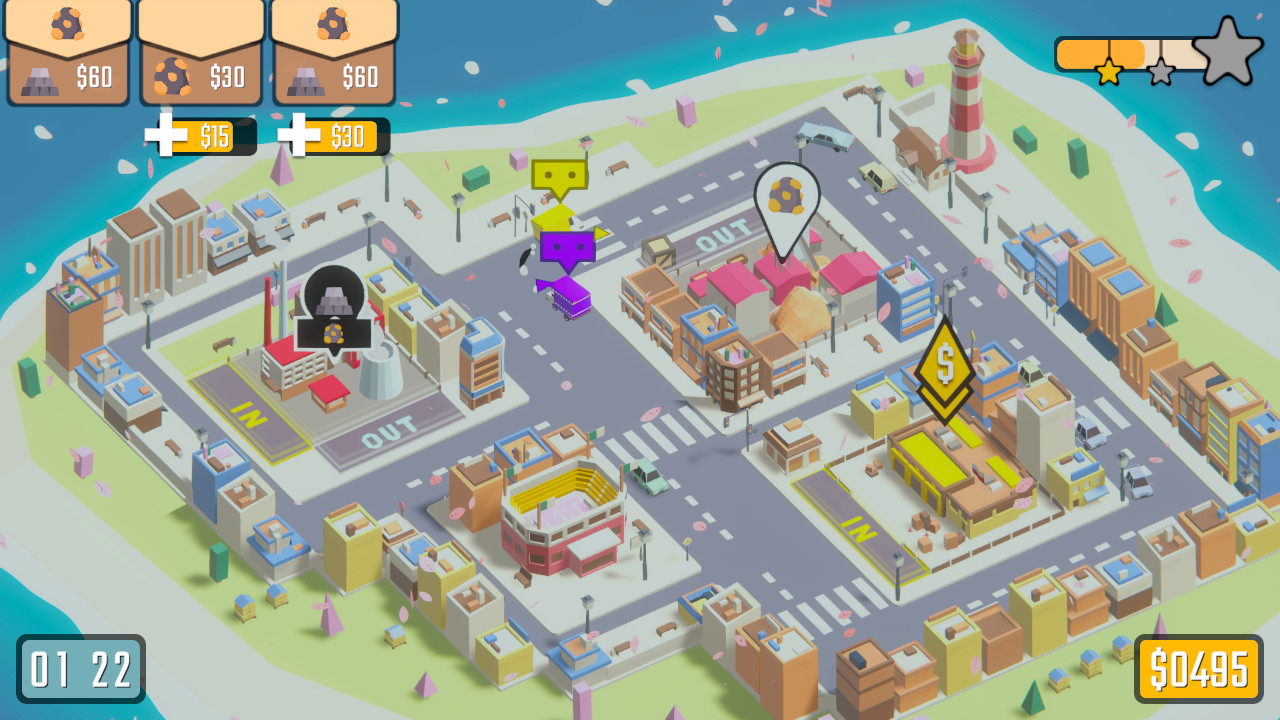Toggle the small gray middle star
1280x720 pixels.
[x=1160, y=72]
